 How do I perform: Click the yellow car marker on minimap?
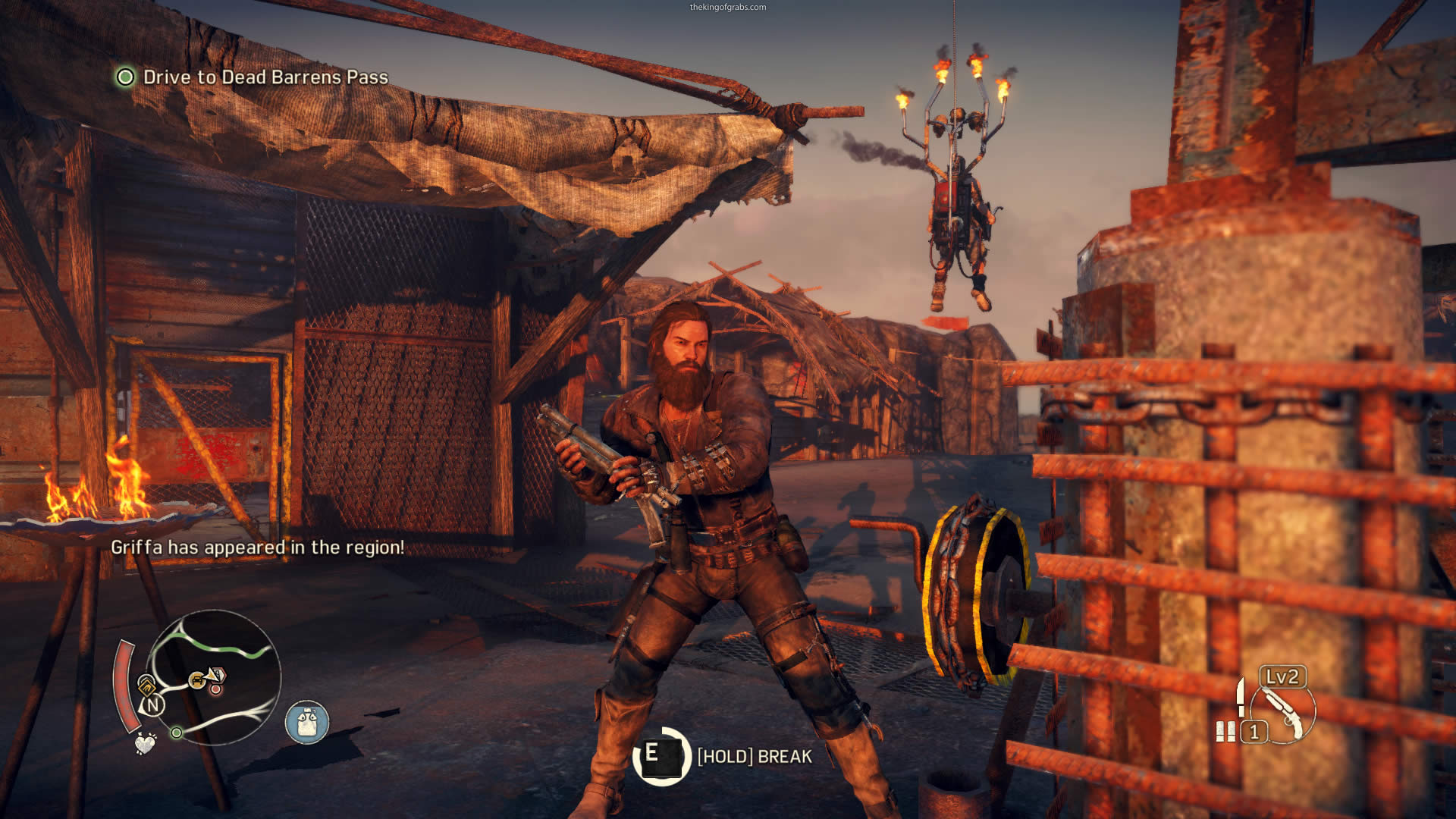tap(198, 679)
